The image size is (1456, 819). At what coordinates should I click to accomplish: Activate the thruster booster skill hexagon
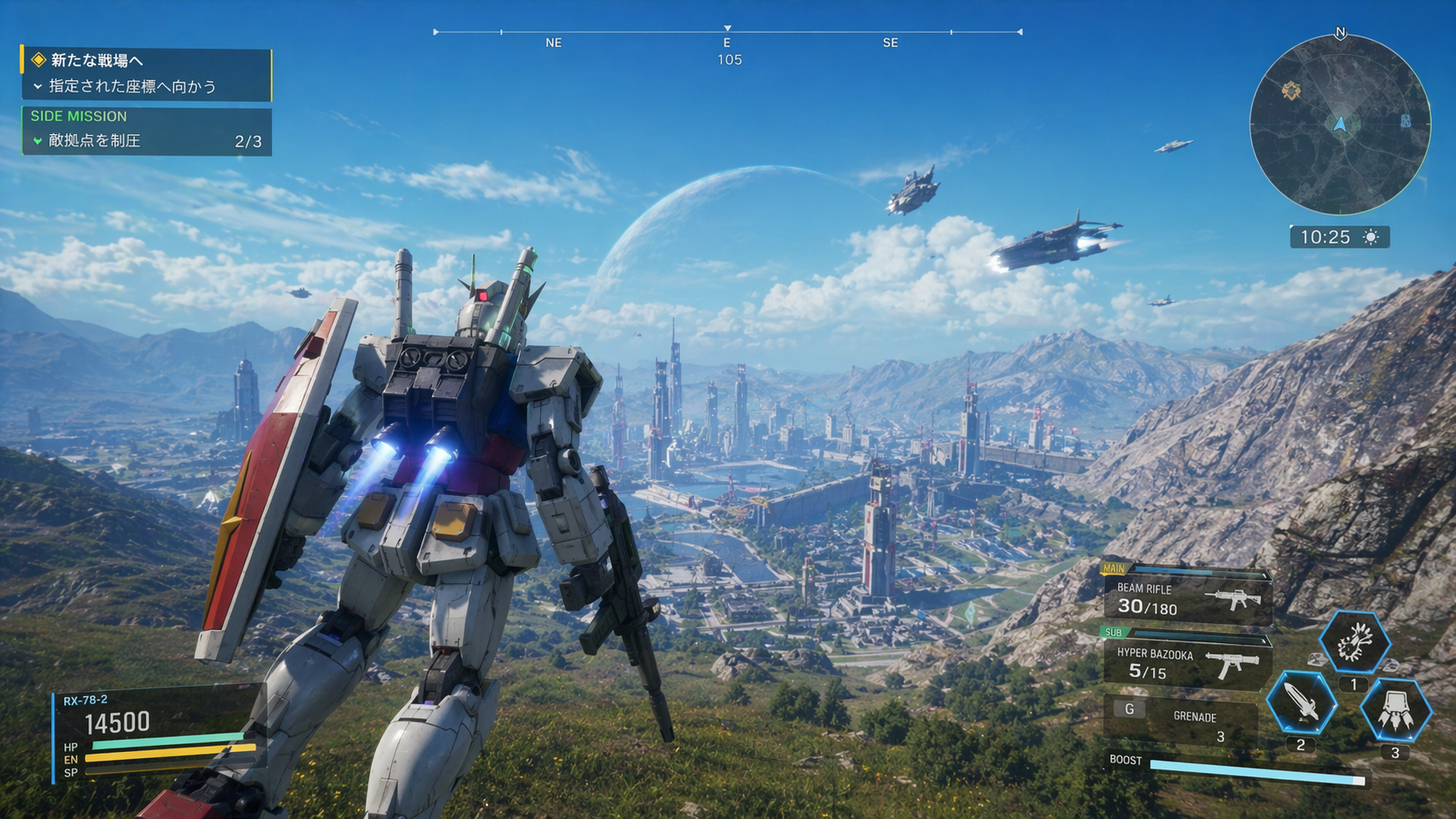click(1395, 709)
